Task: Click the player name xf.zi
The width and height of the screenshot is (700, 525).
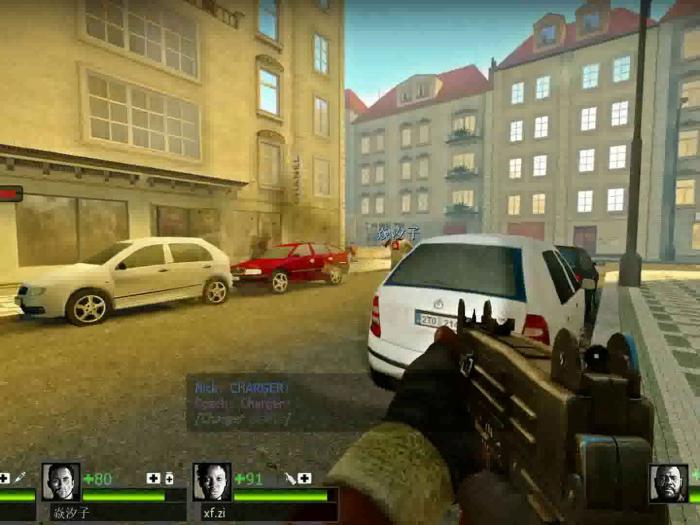Action: point(215,511)
